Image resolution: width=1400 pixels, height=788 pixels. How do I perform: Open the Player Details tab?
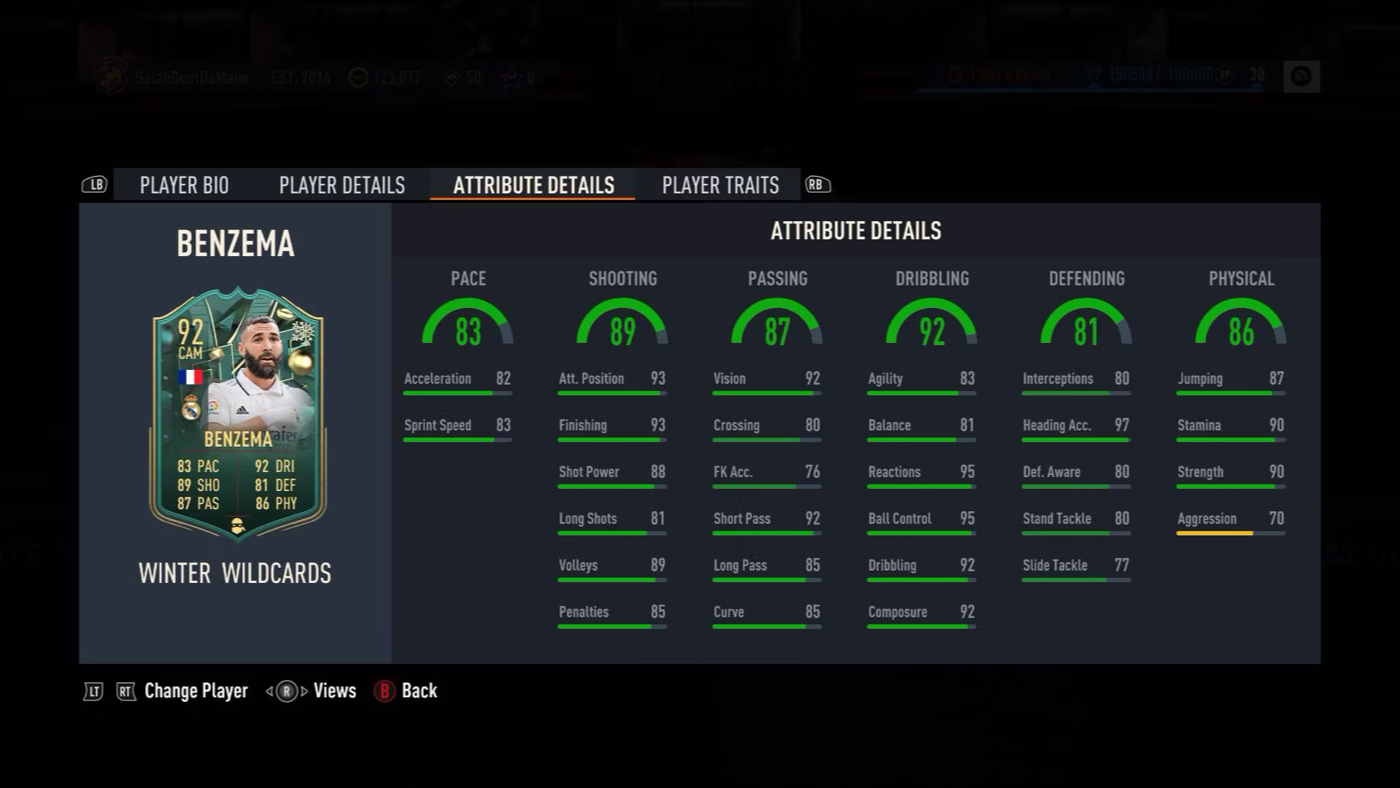click(x=342, y=185)
